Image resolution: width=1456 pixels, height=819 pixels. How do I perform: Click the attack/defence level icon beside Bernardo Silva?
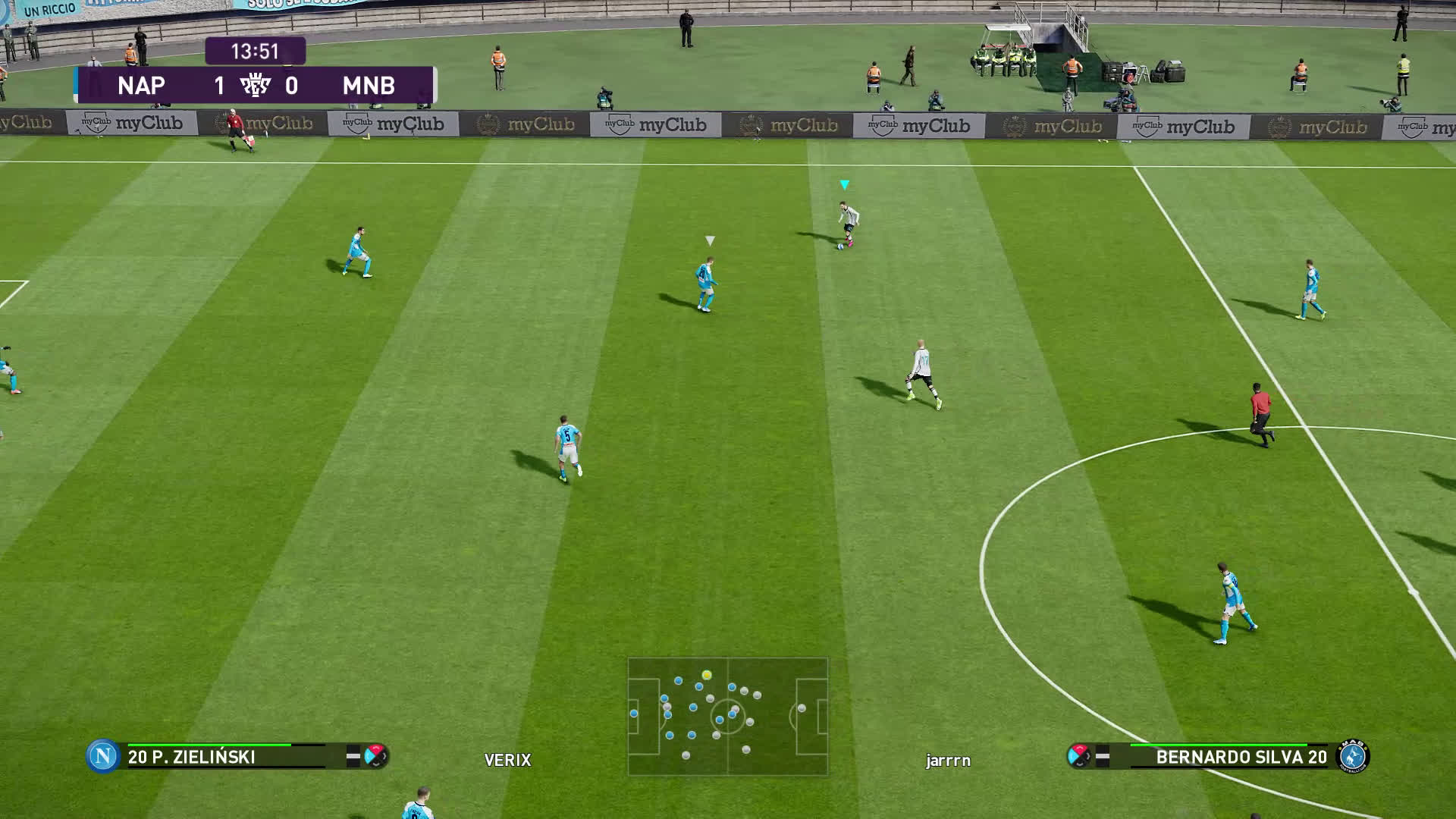[x=1078, y=755]
